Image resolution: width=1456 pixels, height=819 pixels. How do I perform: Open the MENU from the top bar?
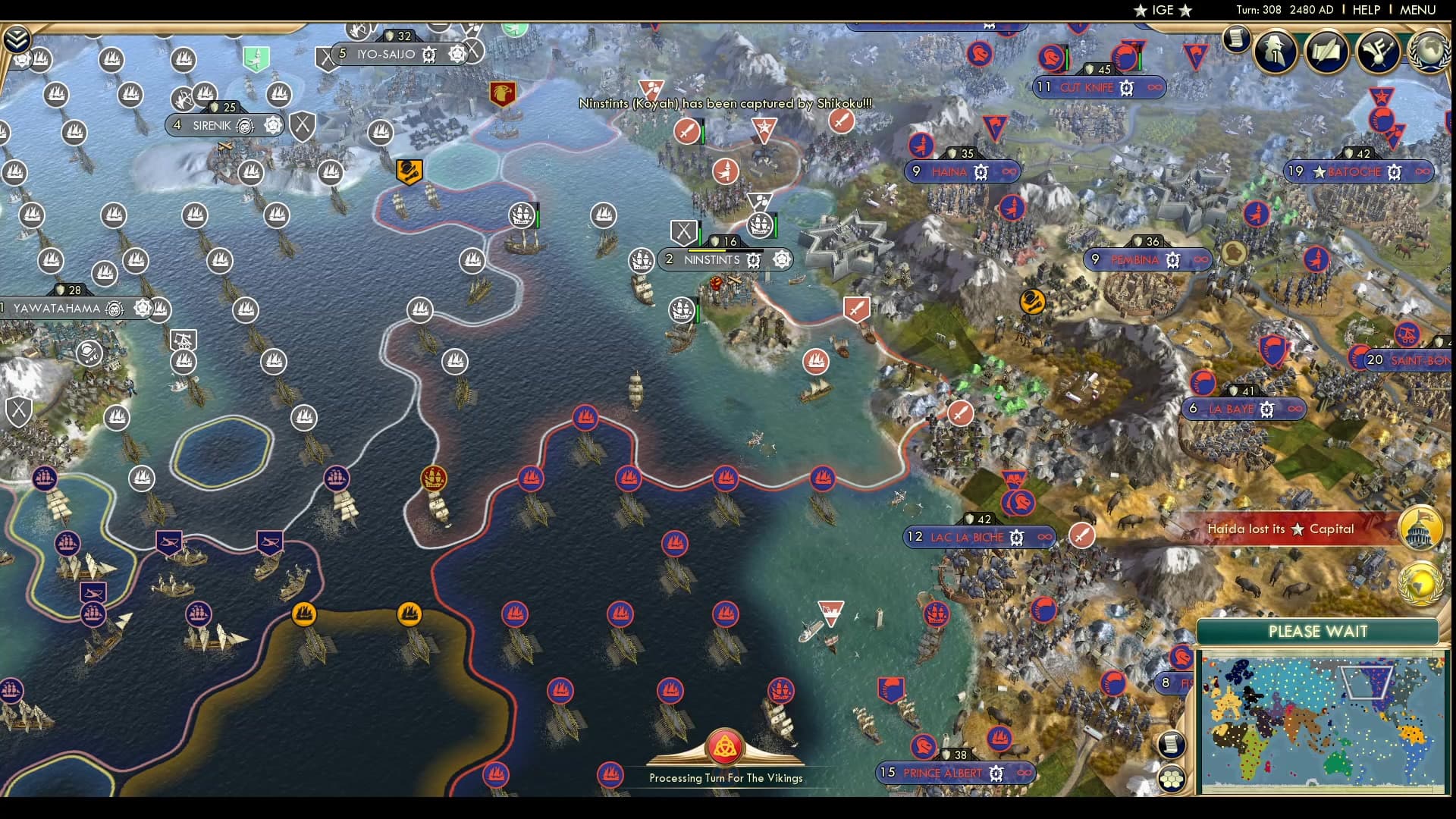[1430, 10]
